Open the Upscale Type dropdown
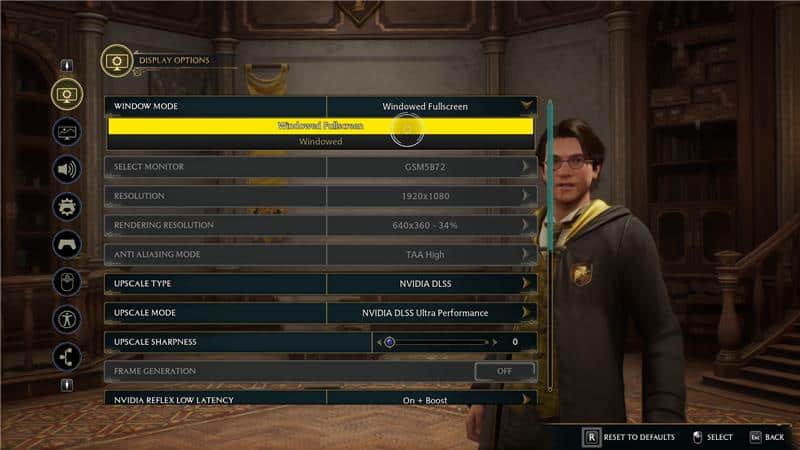 coord(431,283)
